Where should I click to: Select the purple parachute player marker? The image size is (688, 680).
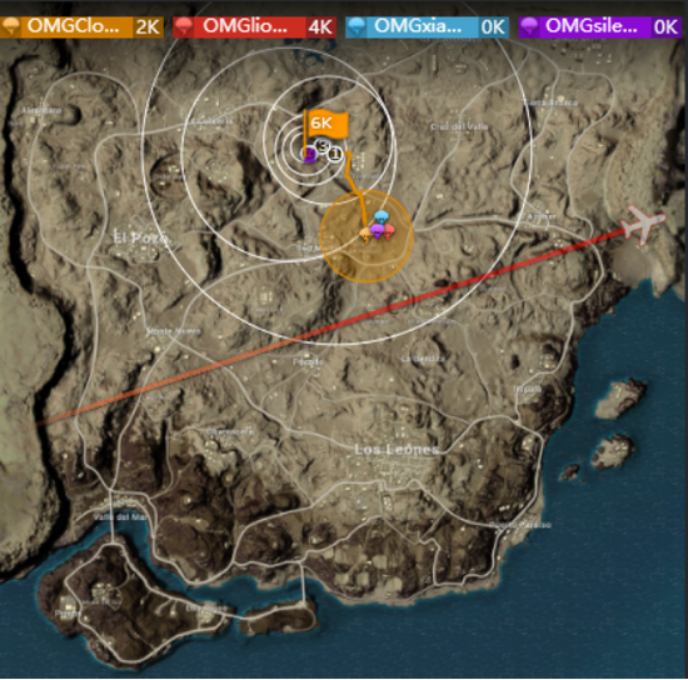click(376, 232)
